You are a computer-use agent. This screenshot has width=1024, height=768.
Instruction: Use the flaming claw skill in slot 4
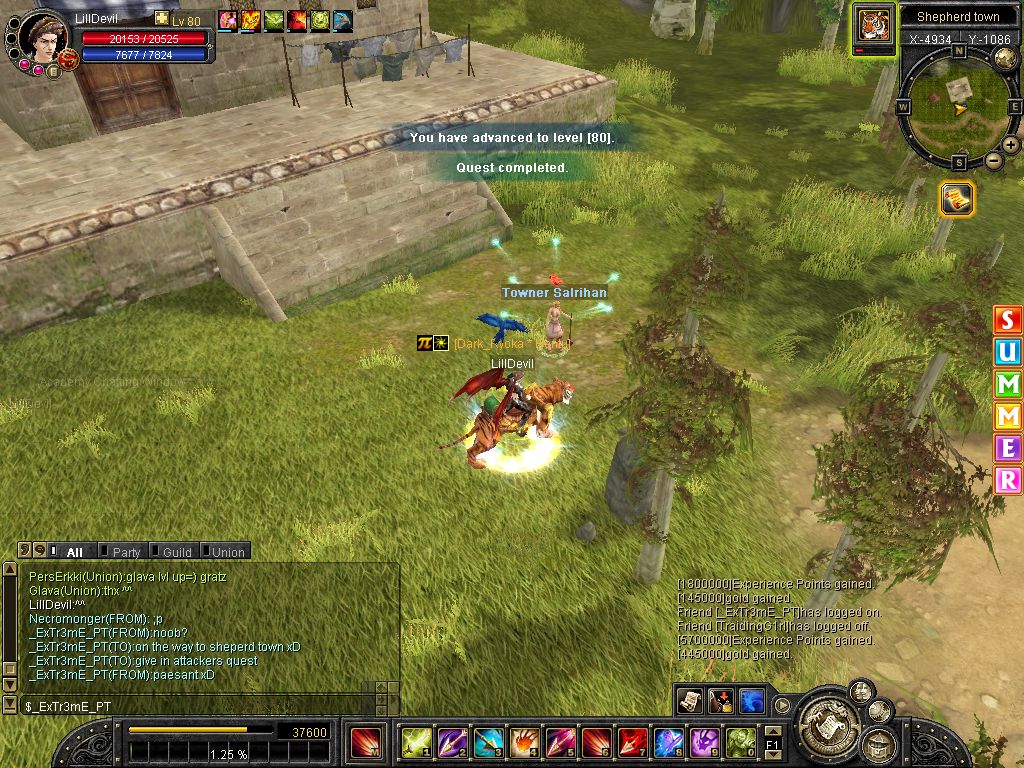tap(524, 742)
